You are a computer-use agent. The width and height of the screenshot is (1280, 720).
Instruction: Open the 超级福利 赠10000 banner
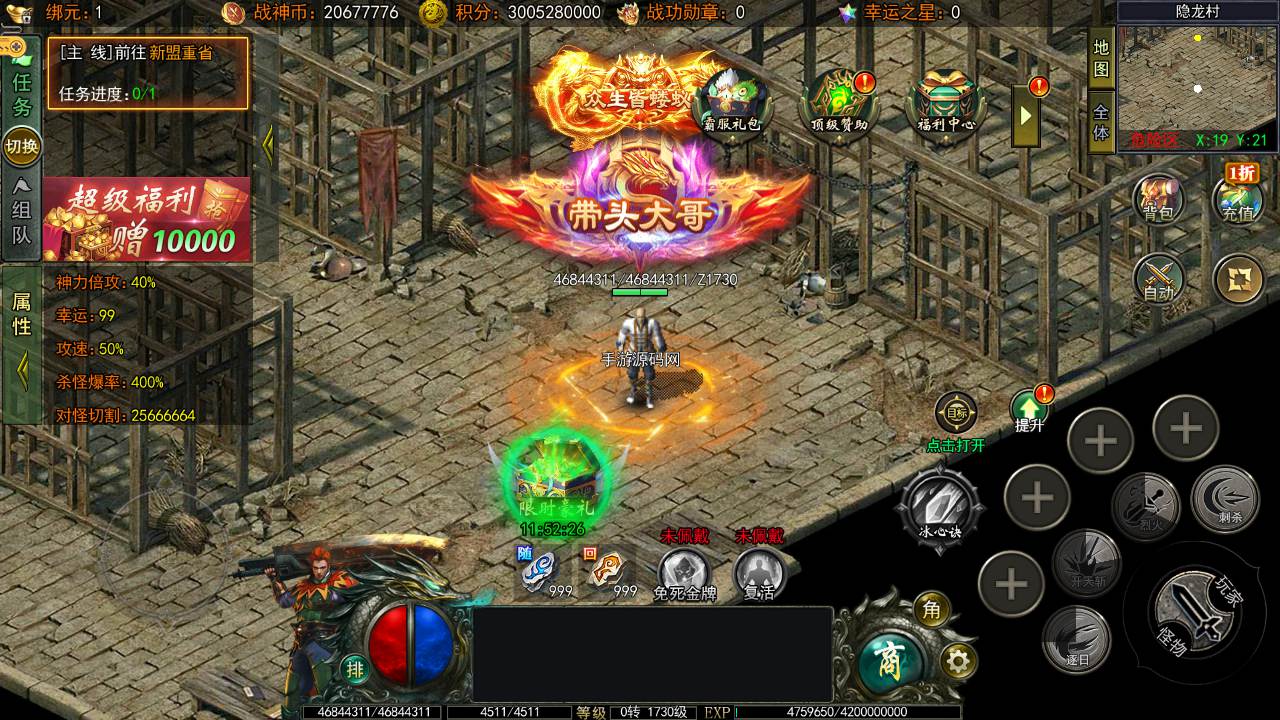[146, 219]
